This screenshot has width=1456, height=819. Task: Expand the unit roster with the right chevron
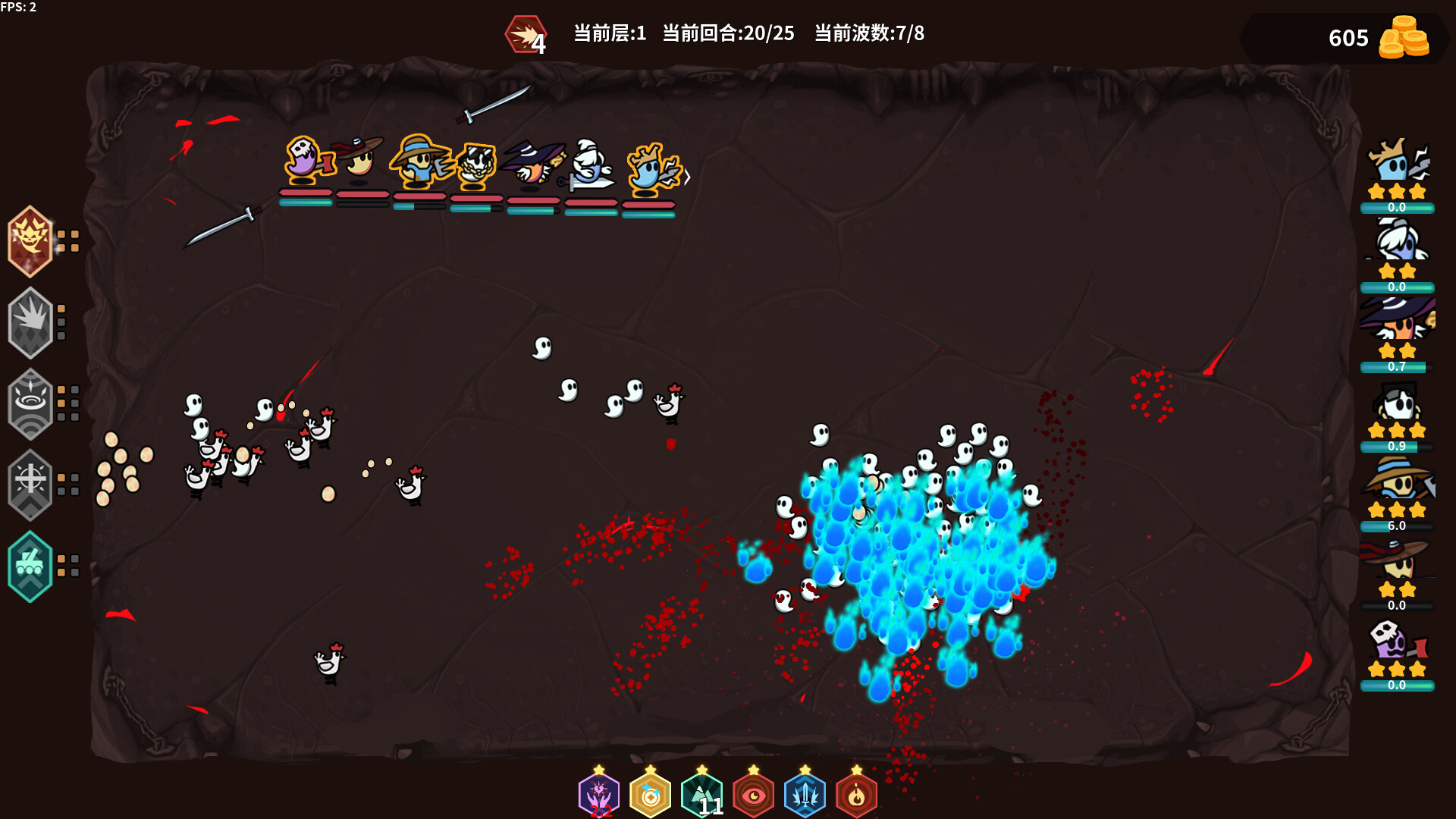(687, 176)
